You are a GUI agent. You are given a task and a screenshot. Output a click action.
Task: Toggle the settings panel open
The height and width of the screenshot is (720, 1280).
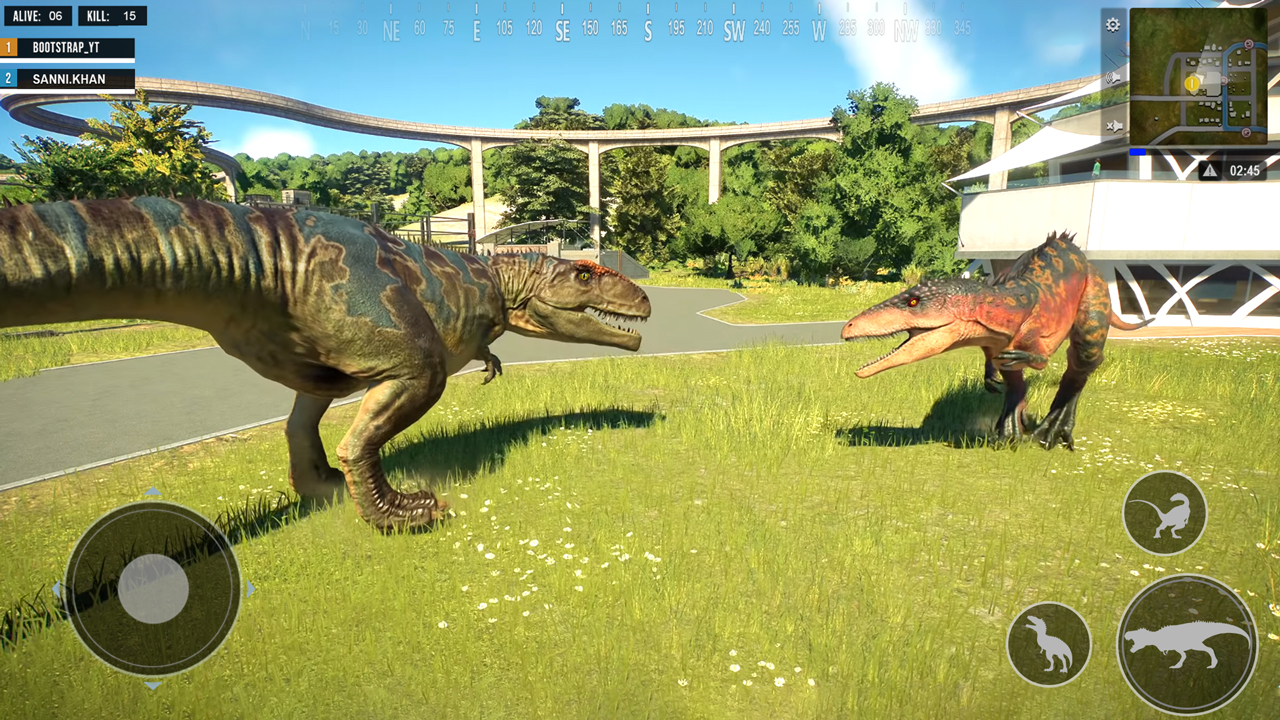pos(1113,25)
